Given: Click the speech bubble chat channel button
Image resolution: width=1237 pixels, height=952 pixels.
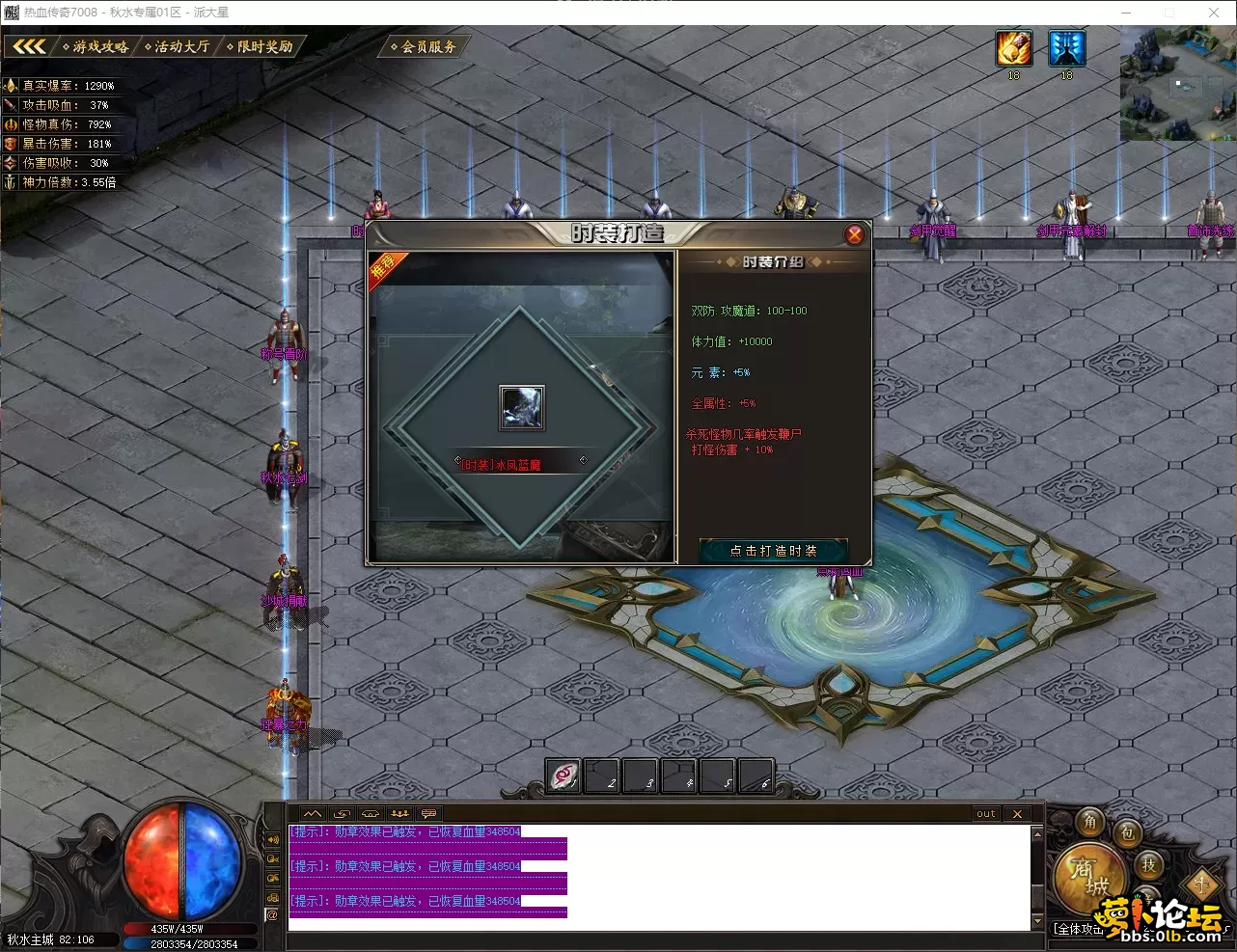Looking at the screenshot, I should tap(428, 814).
